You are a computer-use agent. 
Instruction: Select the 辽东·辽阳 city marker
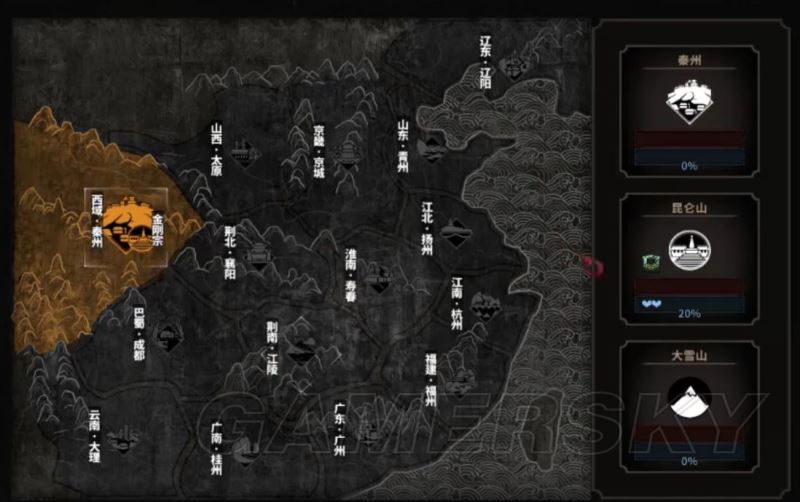(x=516, y=68)
